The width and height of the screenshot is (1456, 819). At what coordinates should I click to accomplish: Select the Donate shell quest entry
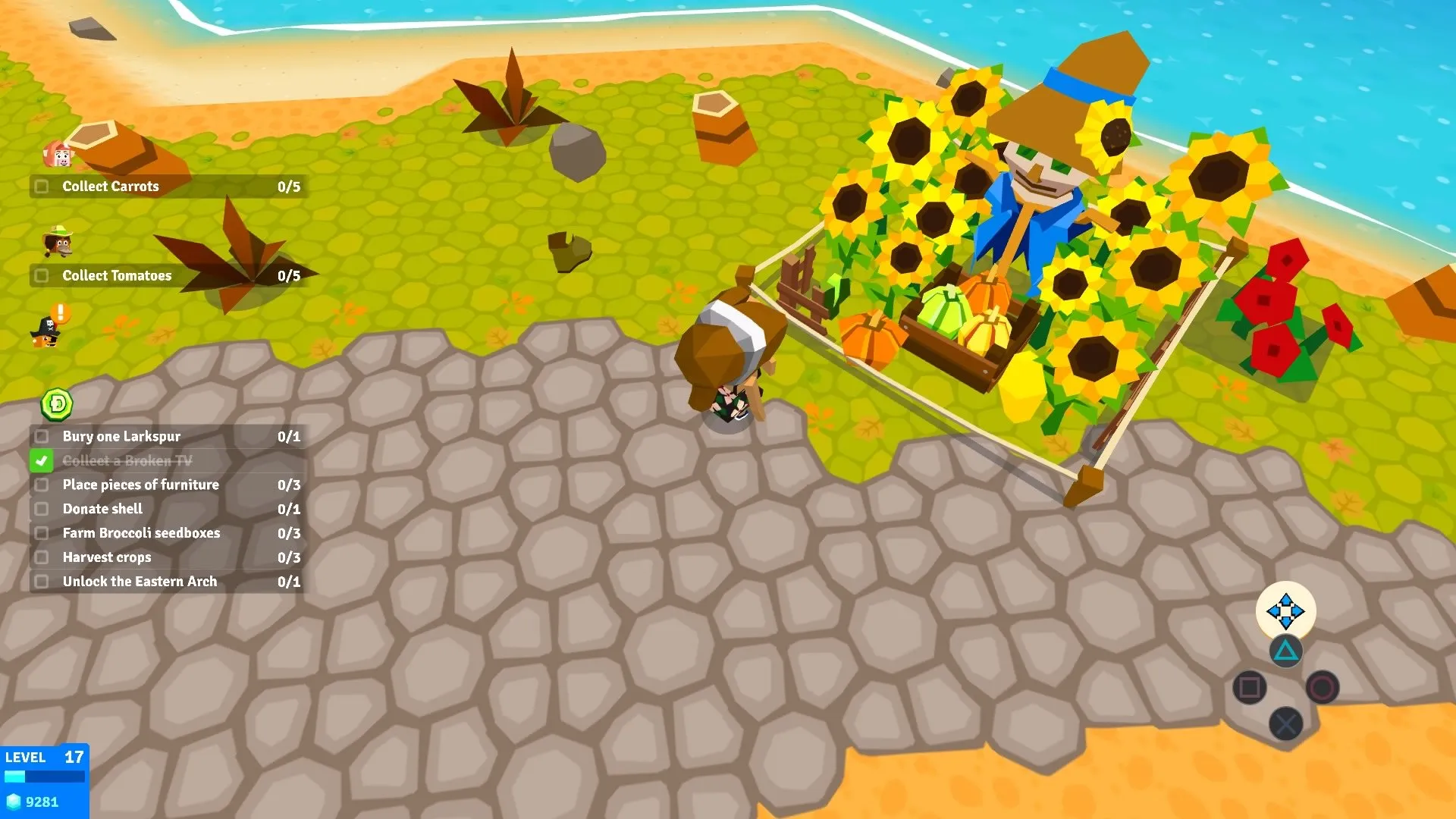[101, 509]
